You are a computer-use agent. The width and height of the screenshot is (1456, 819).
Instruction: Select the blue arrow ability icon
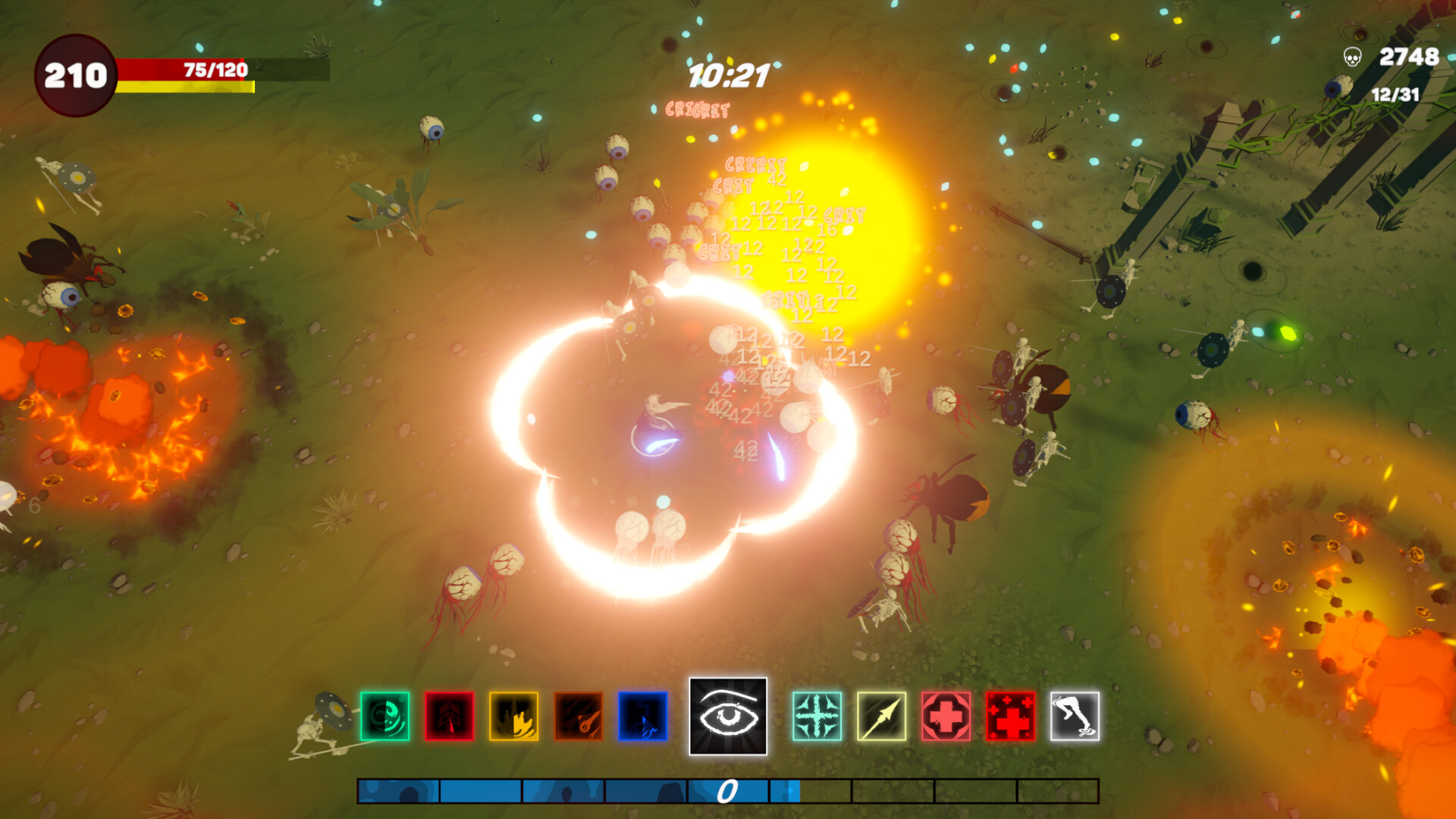644,717
